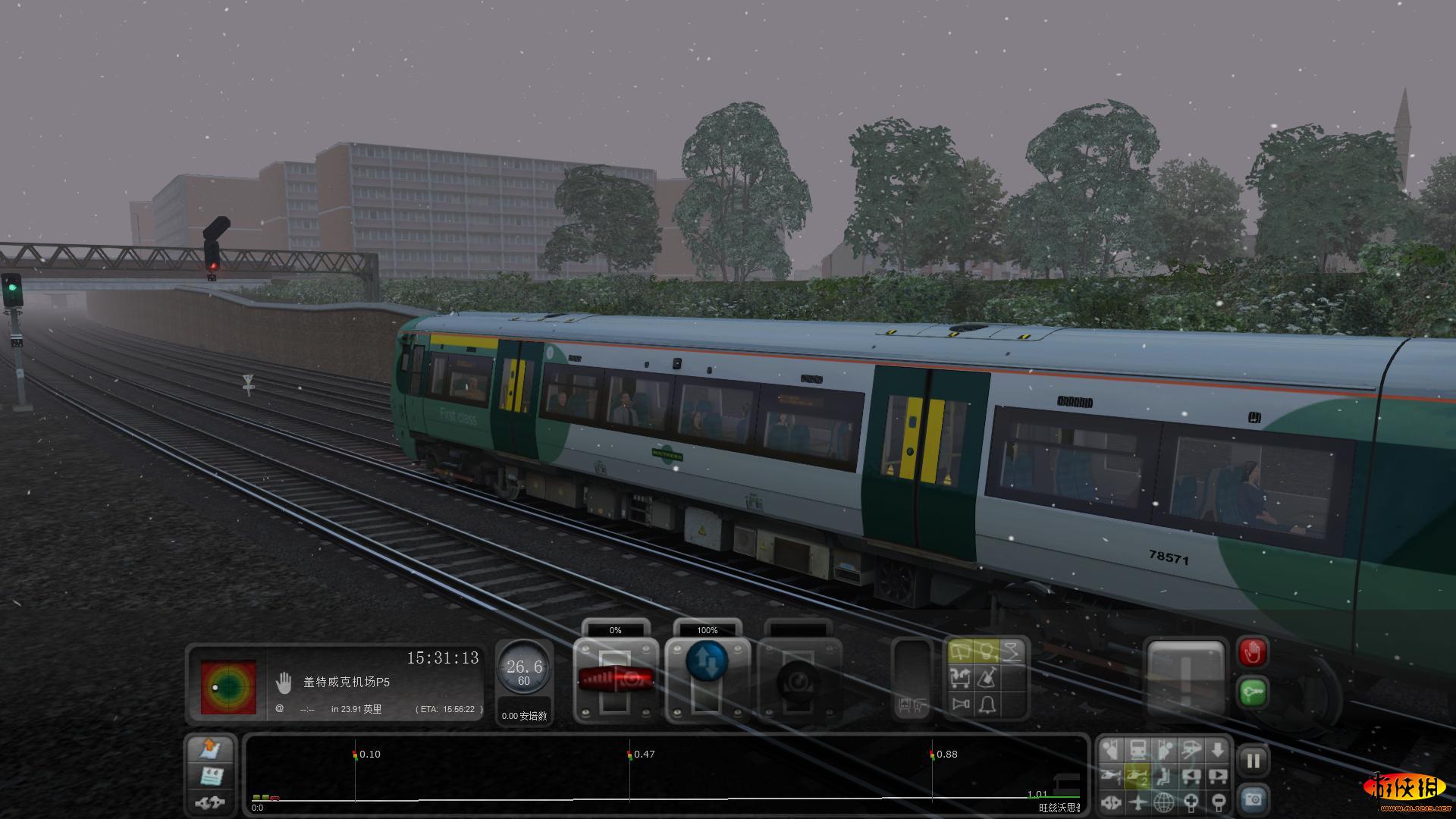The width and height of the screenshot is (1456, 819).
Task: Open the assignment notepad icon
Action: (211, 776)
